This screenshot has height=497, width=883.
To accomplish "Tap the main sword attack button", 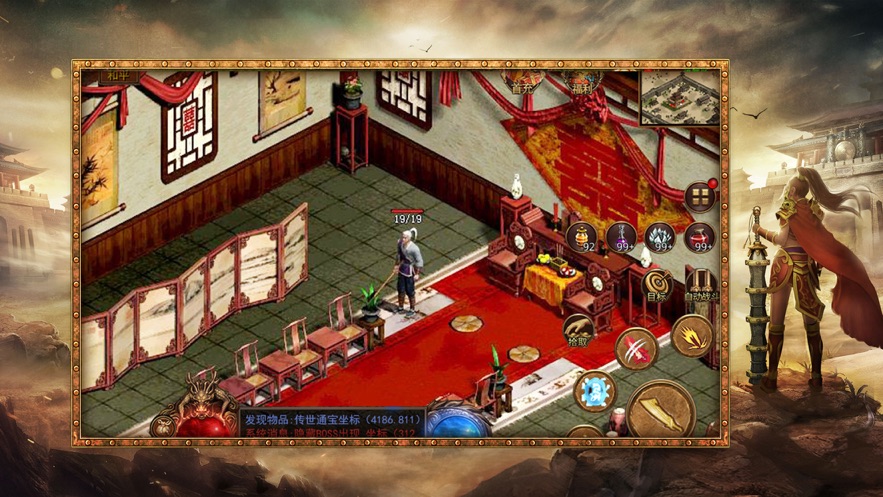I will [x=662, y=410].
